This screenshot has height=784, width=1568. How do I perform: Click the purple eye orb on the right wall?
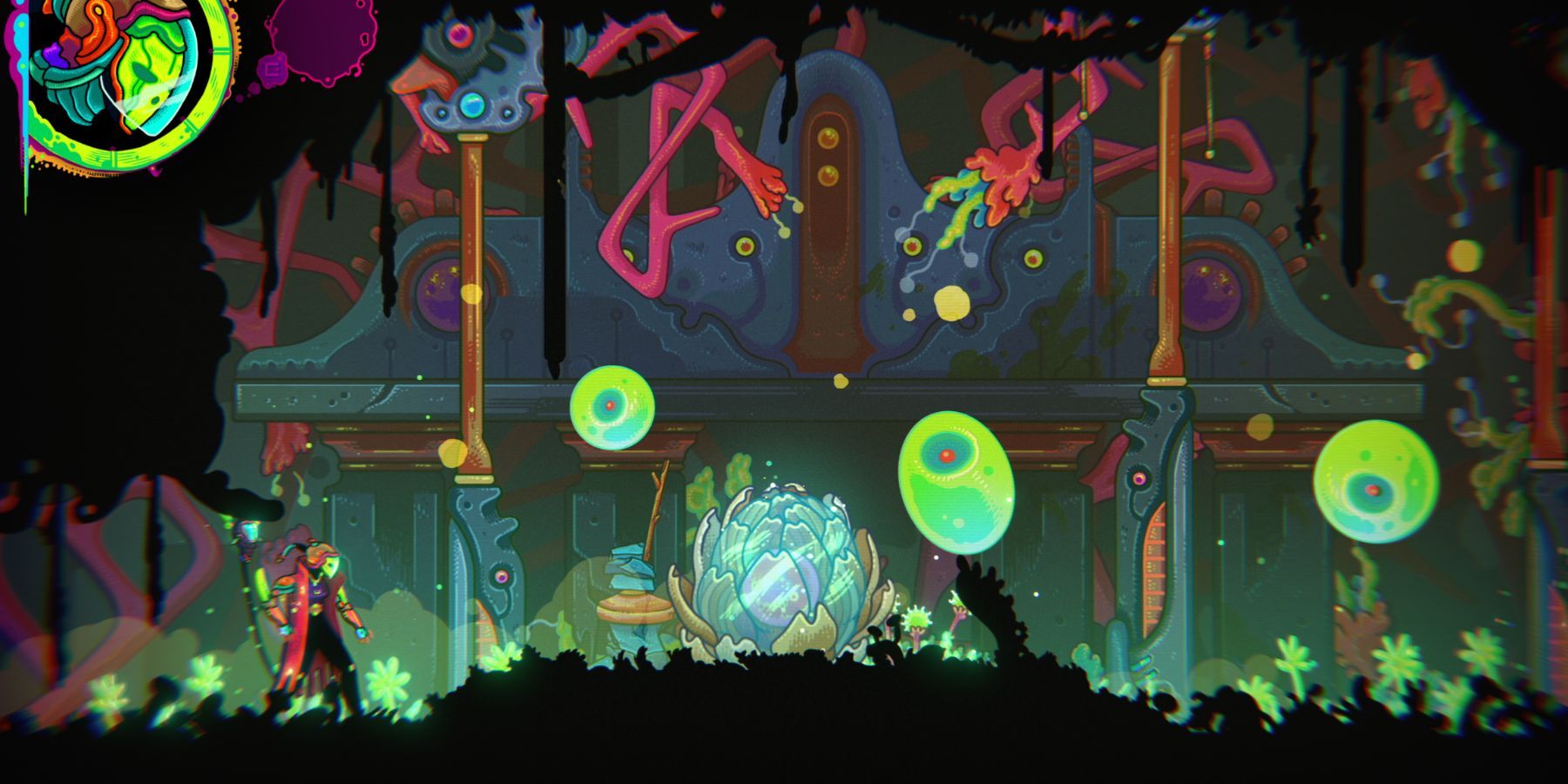pyautogui.click(x=1211, y=292)
